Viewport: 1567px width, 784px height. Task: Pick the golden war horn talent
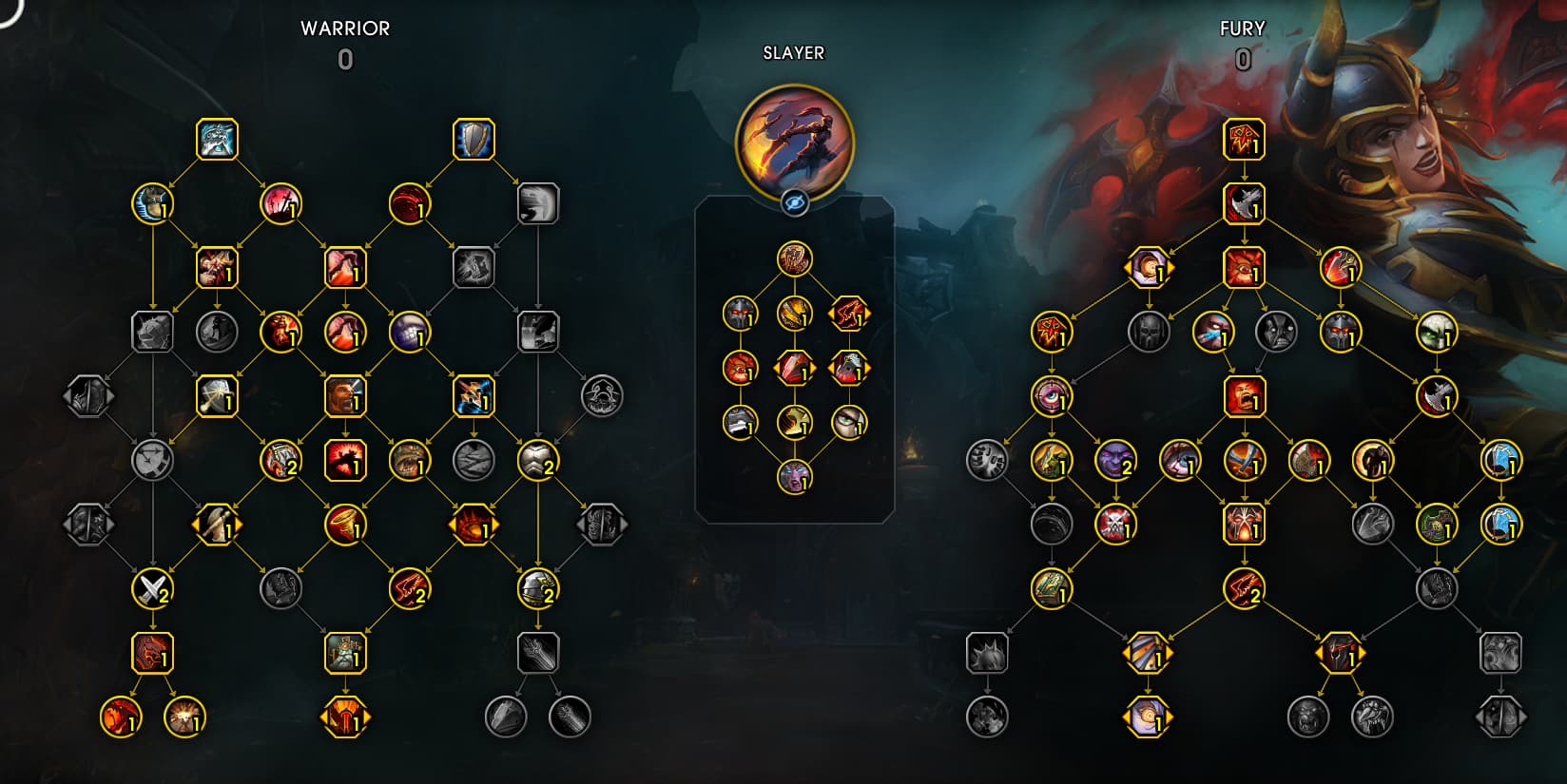344,525
